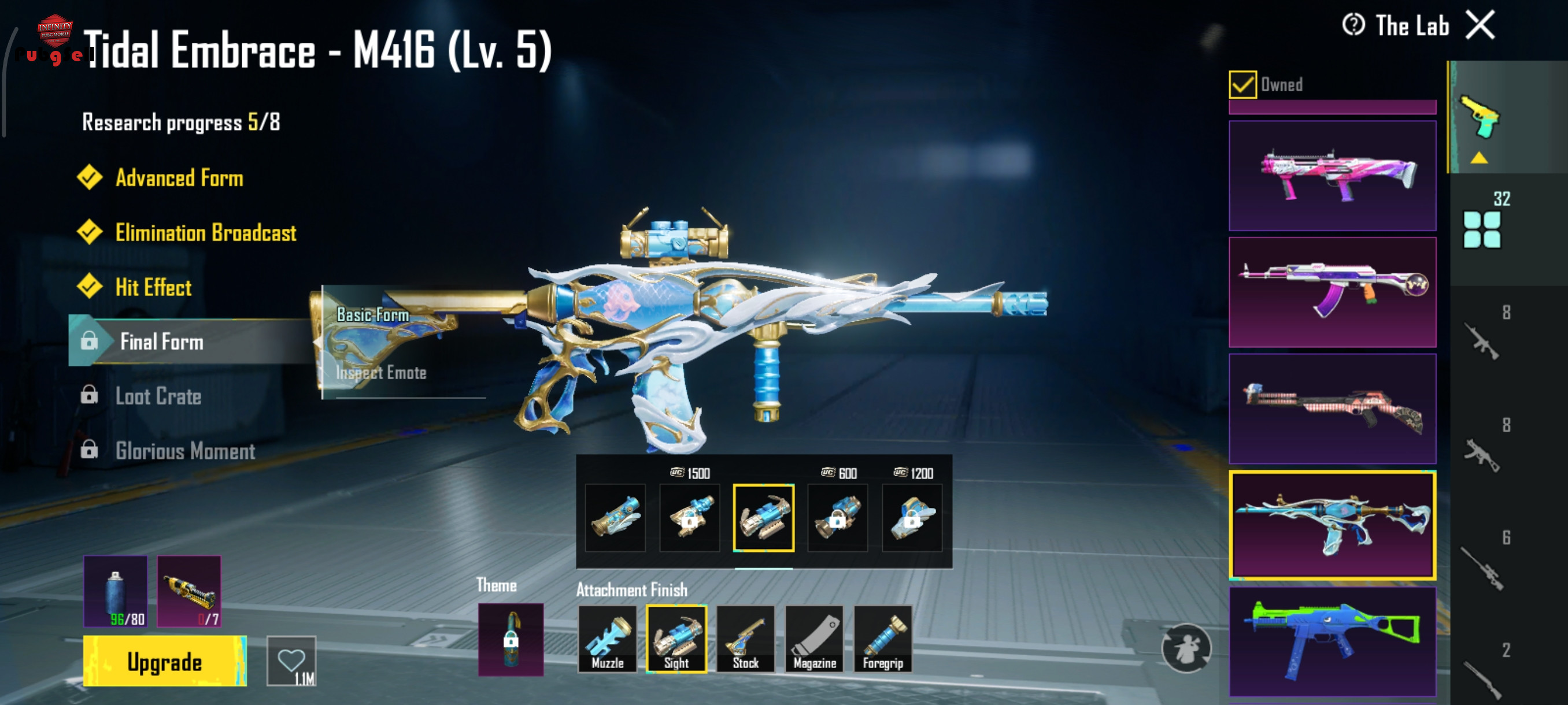Like the skin with the heart button
Screen dimensions: 1568x705
click(x=291, y=661)
